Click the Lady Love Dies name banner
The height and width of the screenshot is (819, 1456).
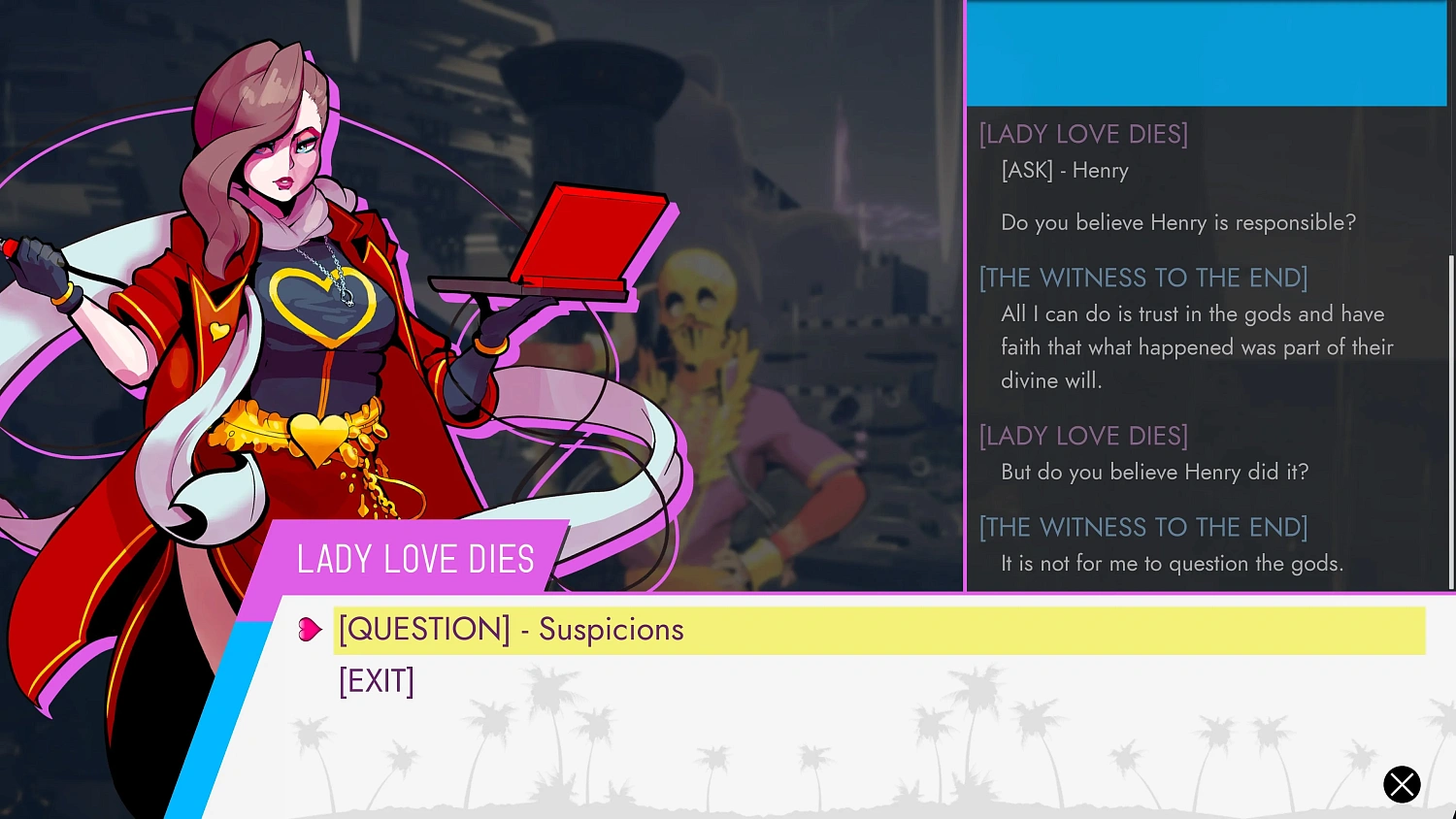[x=415, y=558]
